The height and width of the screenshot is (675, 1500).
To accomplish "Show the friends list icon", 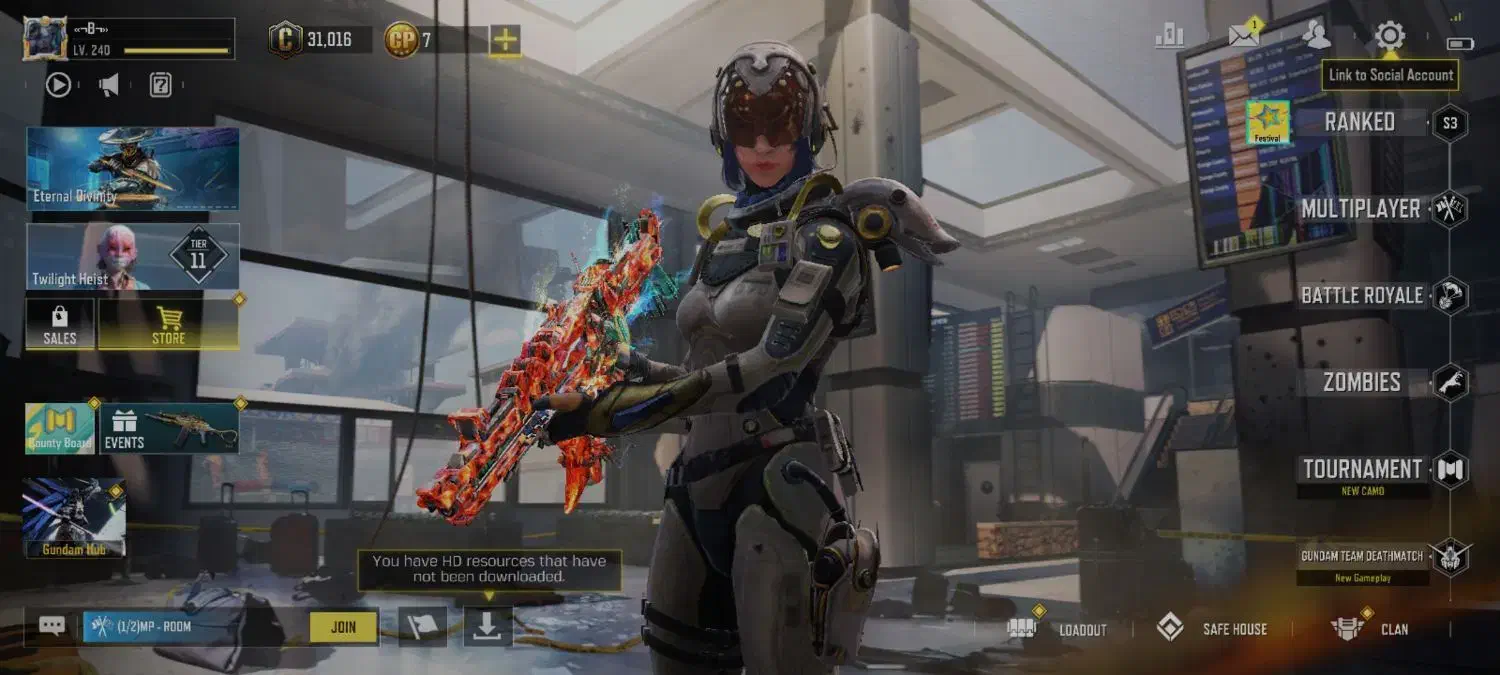I will point(1317,37).
